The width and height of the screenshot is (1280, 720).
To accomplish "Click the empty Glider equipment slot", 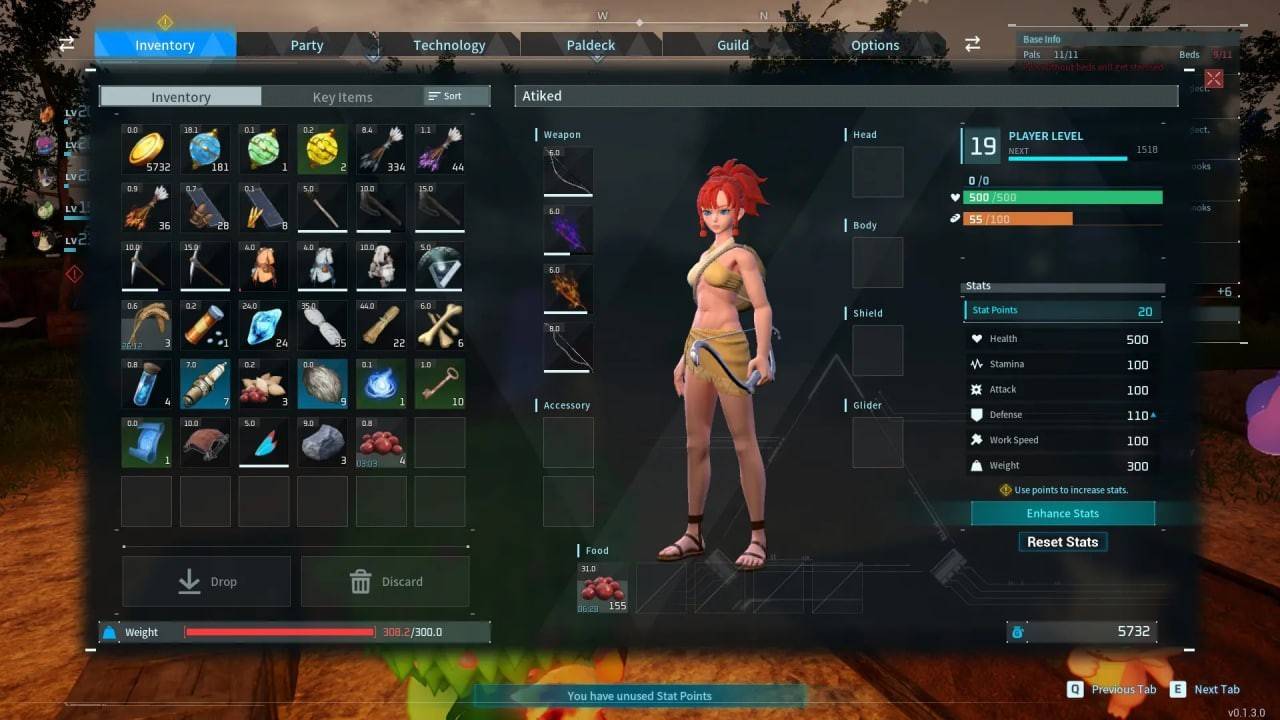I will tap(877, 442).
